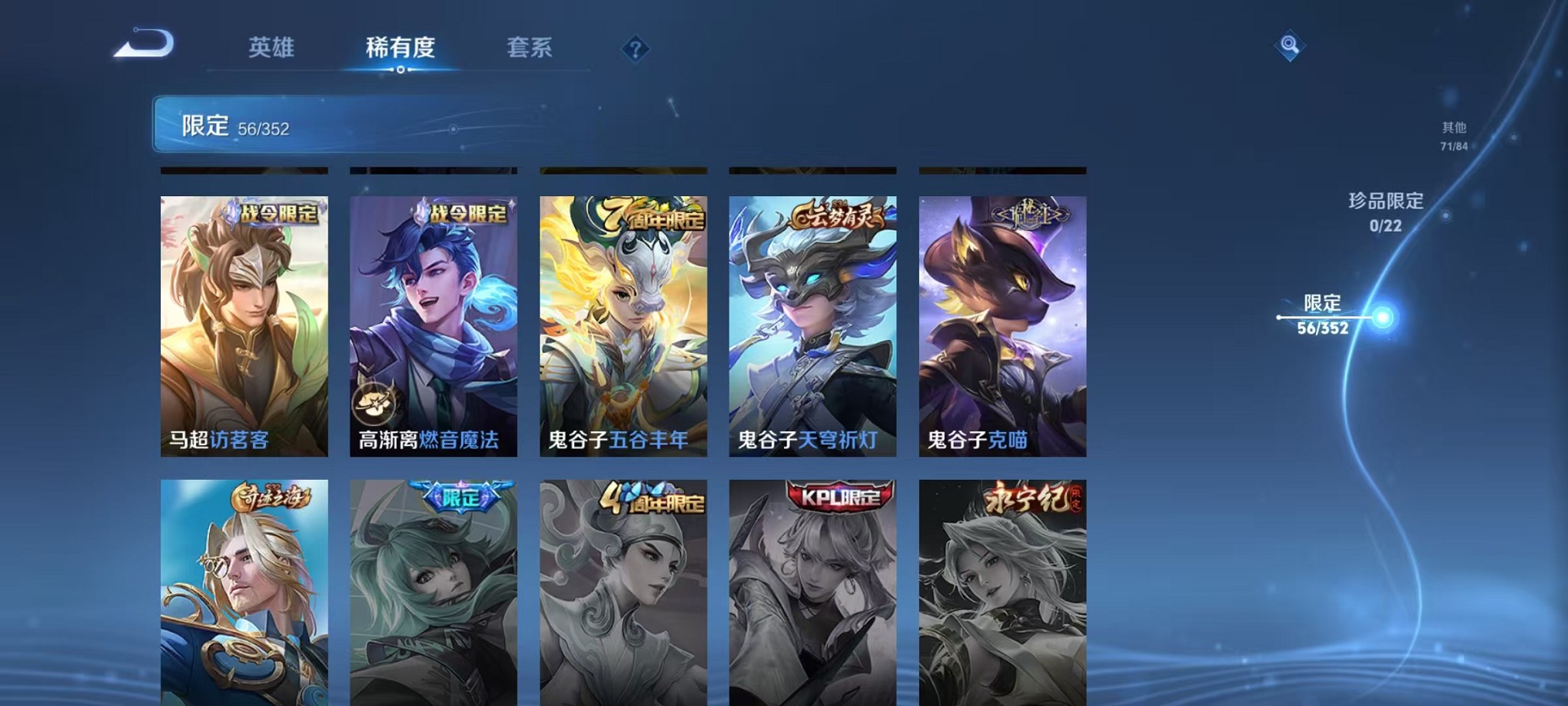Click the magnifier search icon top right

point(1291,45)
